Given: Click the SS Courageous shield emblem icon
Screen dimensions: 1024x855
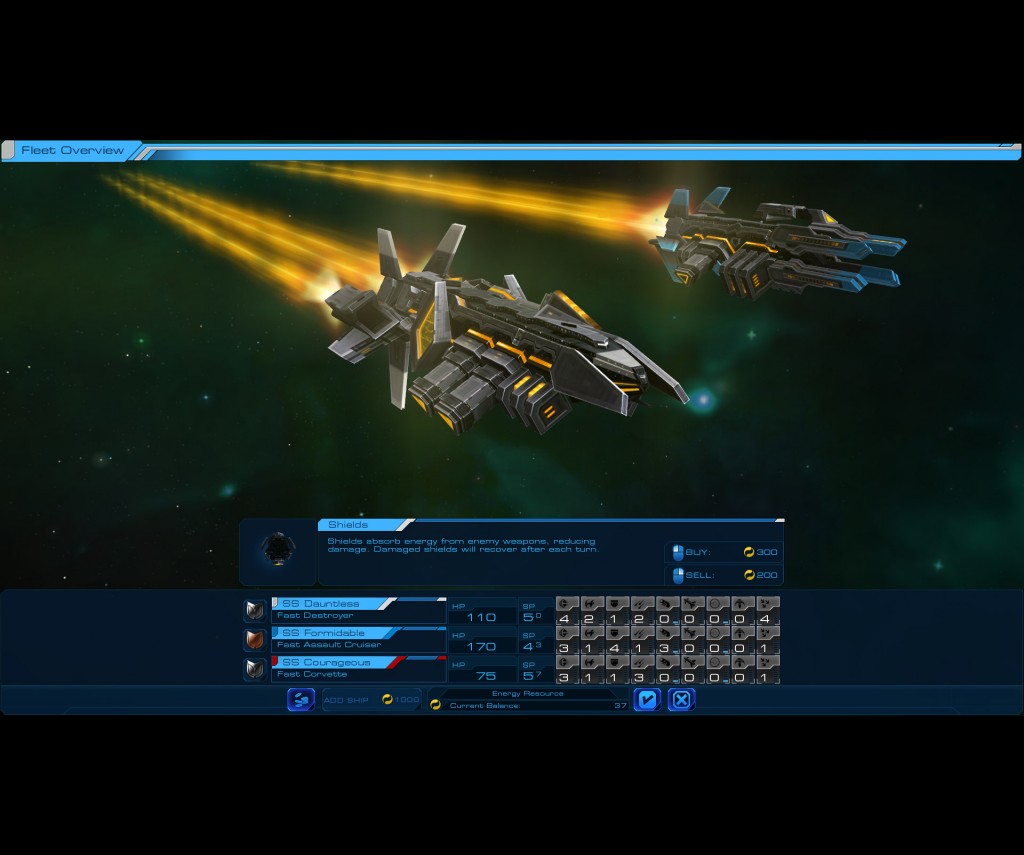Looking at the screenshot, I should coord(255,668).
